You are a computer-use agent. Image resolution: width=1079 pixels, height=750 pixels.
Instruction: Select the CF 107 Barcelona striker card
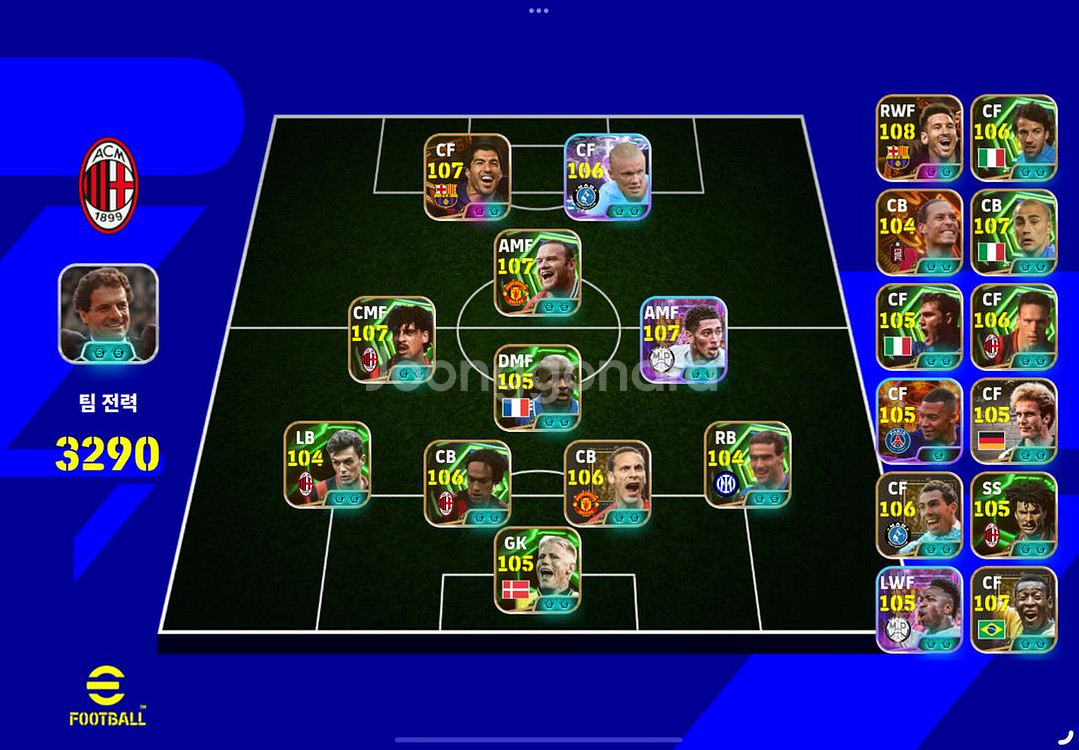(467, 177)
